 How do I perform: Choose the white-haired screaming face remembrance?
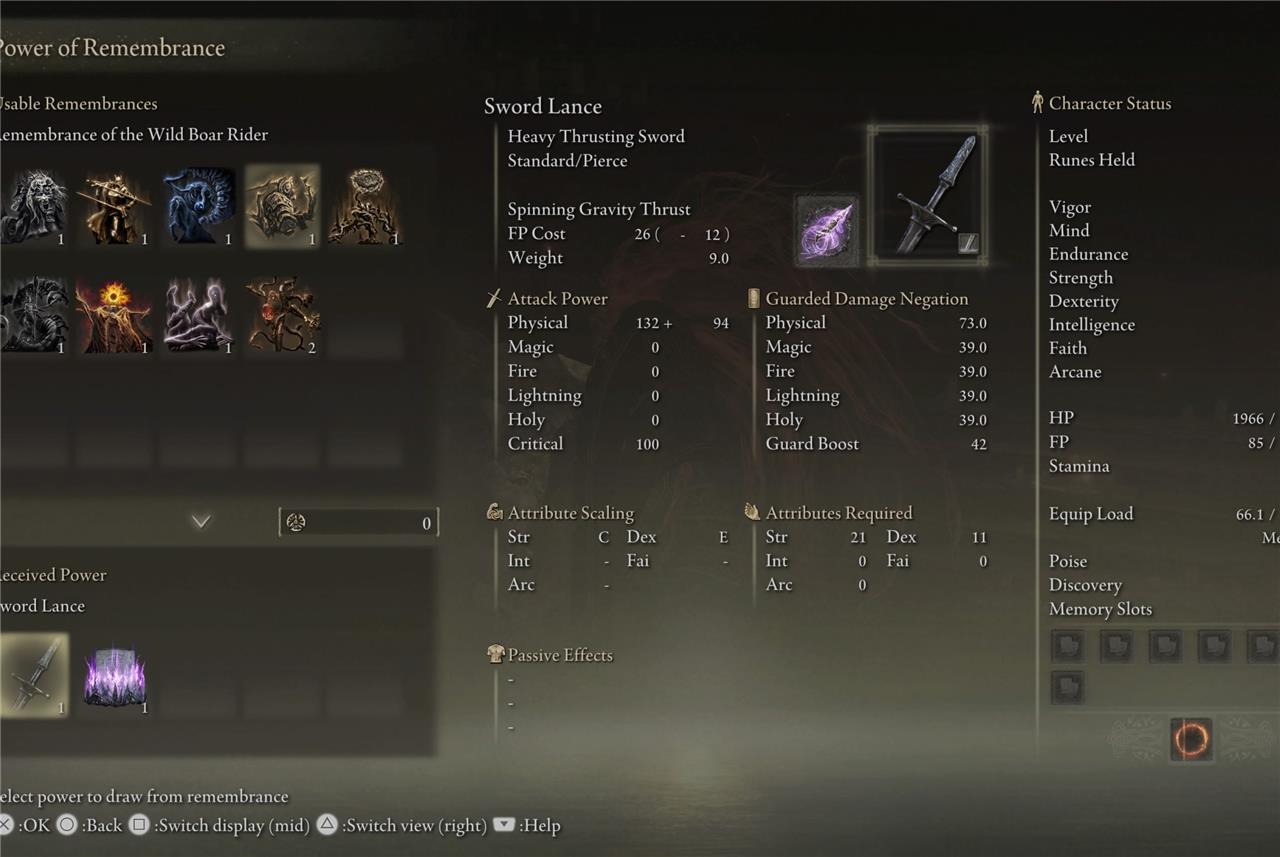point(34,206)
